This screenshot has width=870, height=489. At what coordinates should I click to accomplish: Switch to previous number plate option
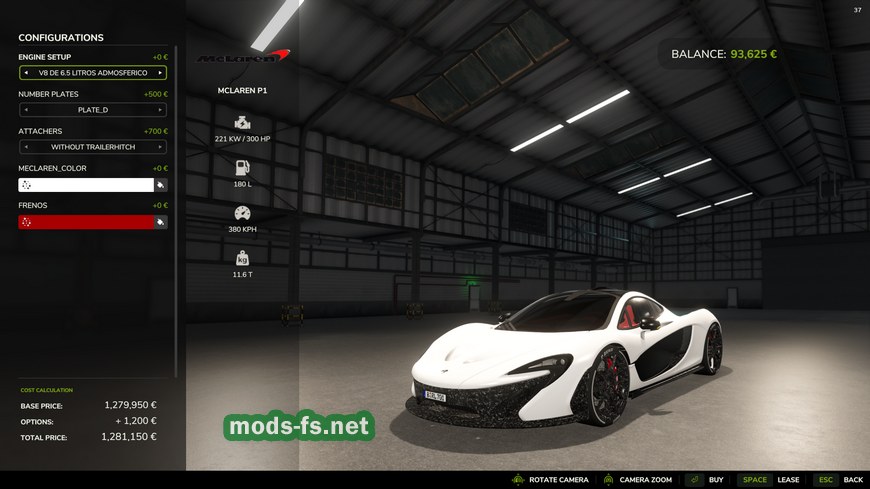[26, 110]
